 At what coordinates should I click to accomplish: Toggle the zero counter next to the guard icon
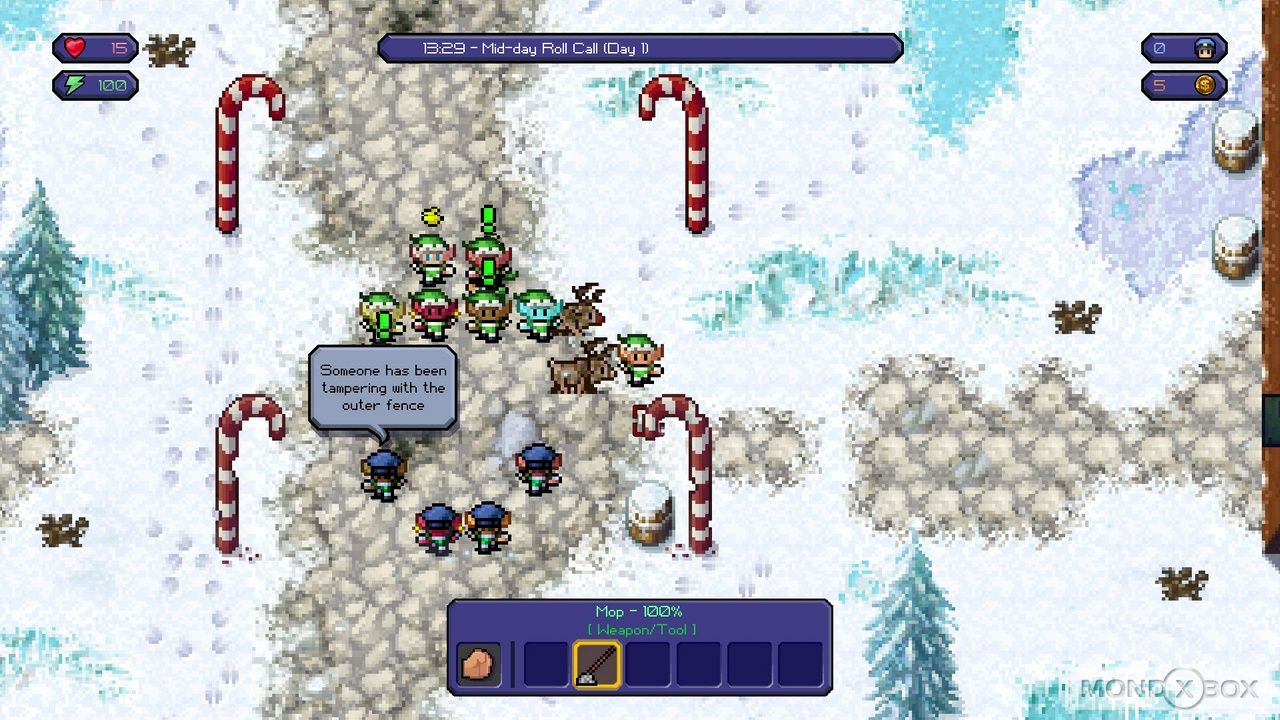point(1161,47)
